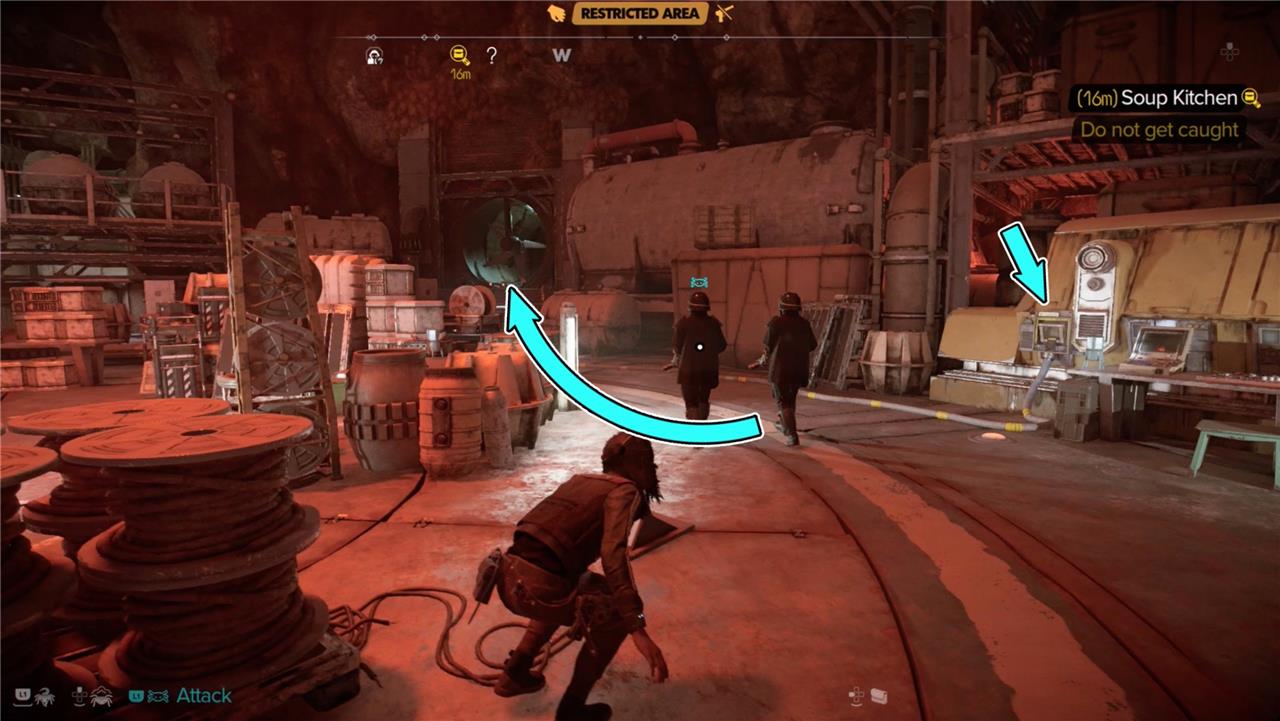1280x721 pixels.
Task: Click the hooded figure compass marker
Action: click(x=376, y=56)
